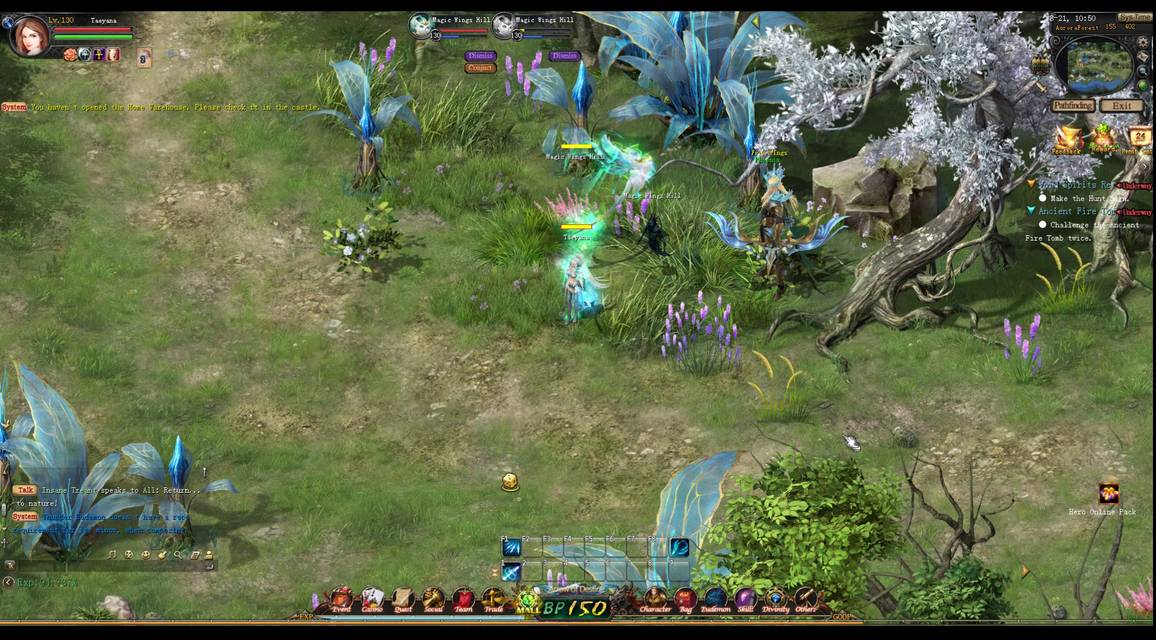Image resolution: width=1156 pixels, height=640 pixels.
Task: Click the circular minimap
Action: tap(1100, 66)
